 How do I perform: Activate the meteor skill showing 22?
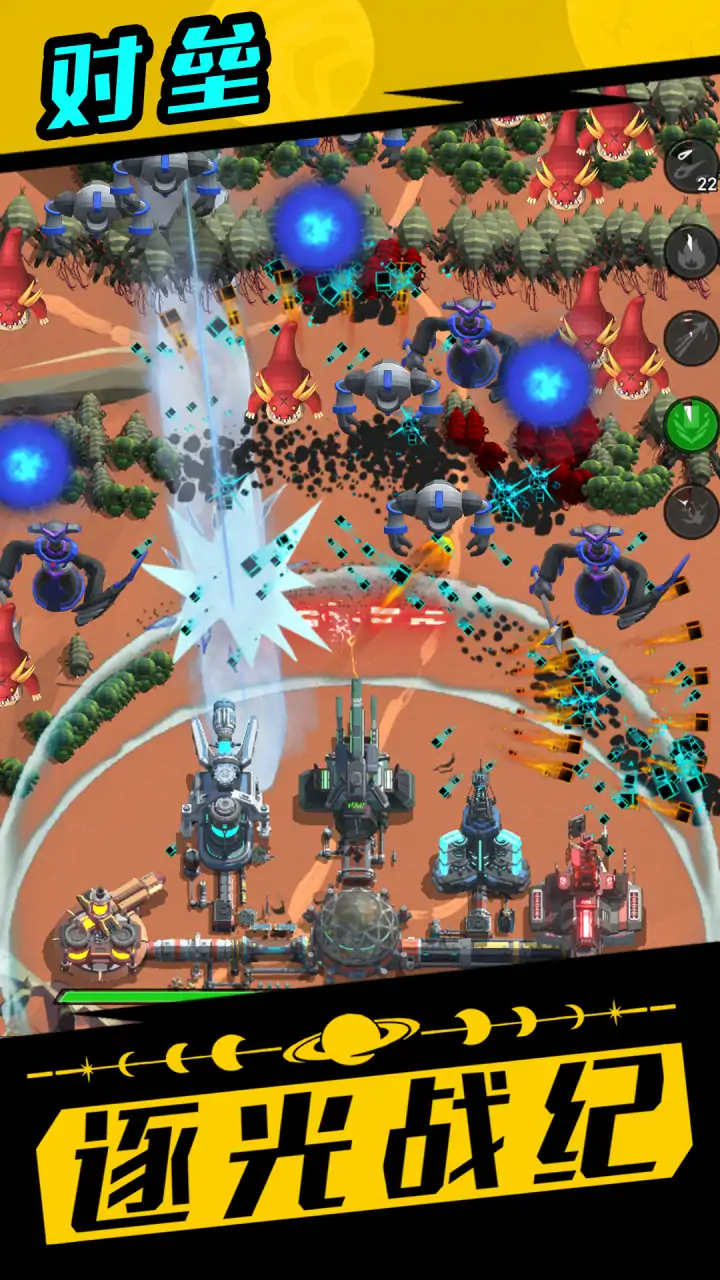pyautogui.click(x=691, y=165)
